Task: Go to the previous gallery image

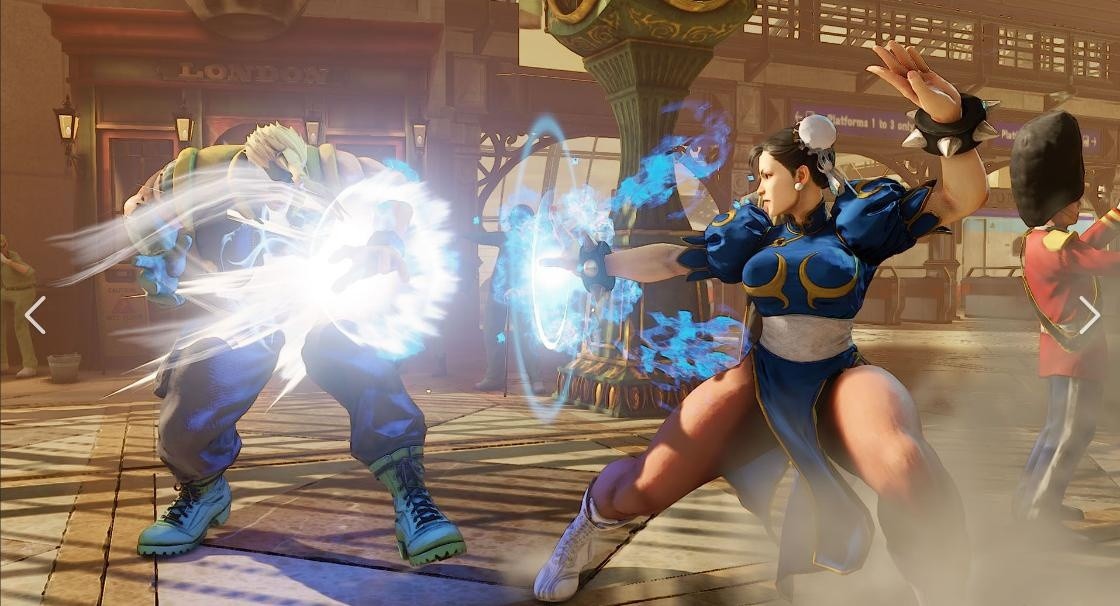Action: 35,315
